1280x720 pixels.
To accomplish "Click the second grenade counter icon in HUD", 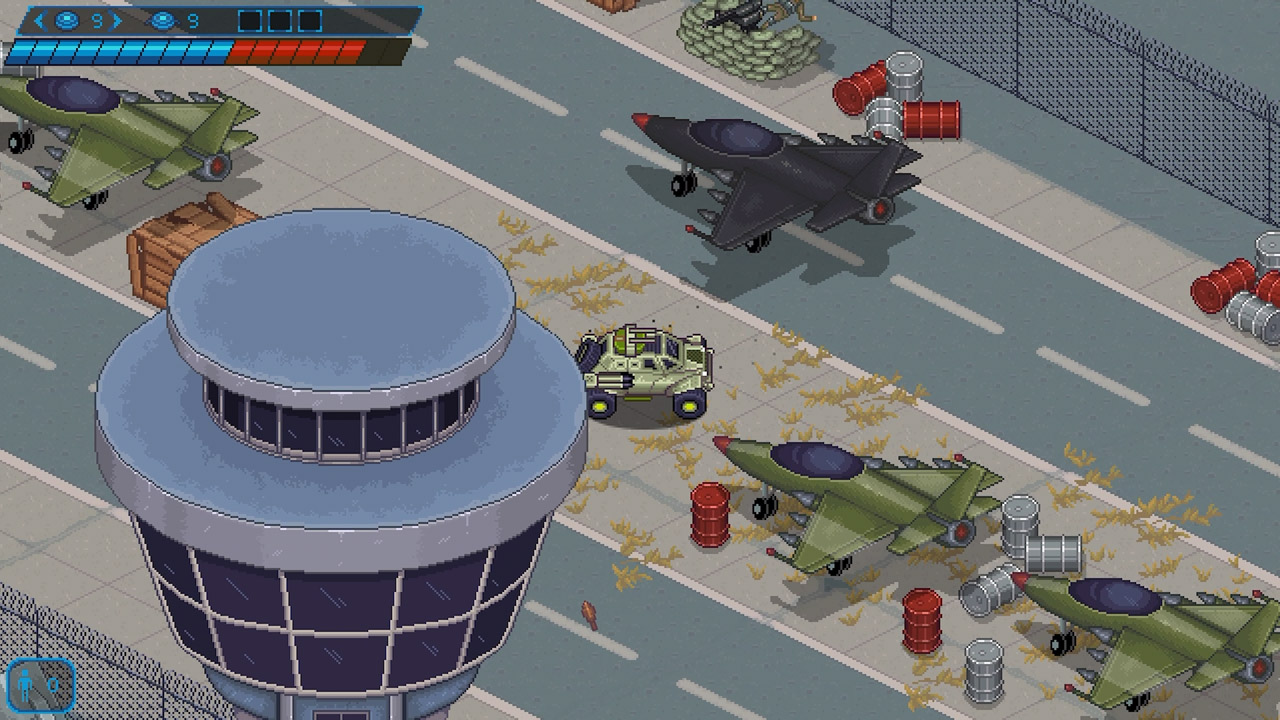I will [x=163, y=20].
